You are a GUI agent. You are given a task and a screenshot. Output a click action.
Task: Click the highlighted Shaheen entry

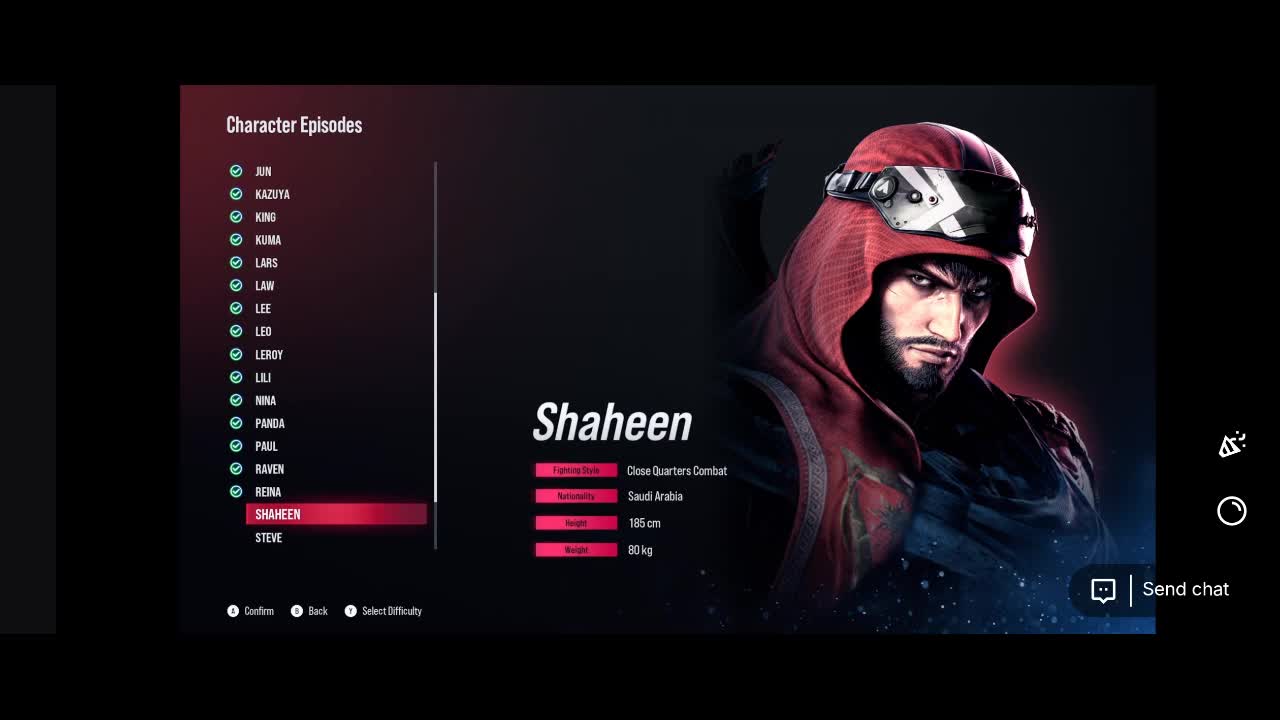(x=336, y=514)
